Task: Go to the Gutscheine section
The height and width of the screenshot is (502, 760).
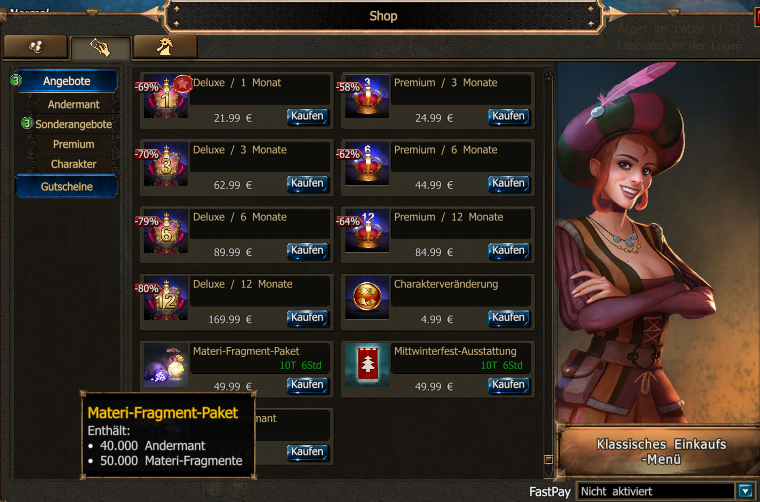Action: (x=67, y=187)
